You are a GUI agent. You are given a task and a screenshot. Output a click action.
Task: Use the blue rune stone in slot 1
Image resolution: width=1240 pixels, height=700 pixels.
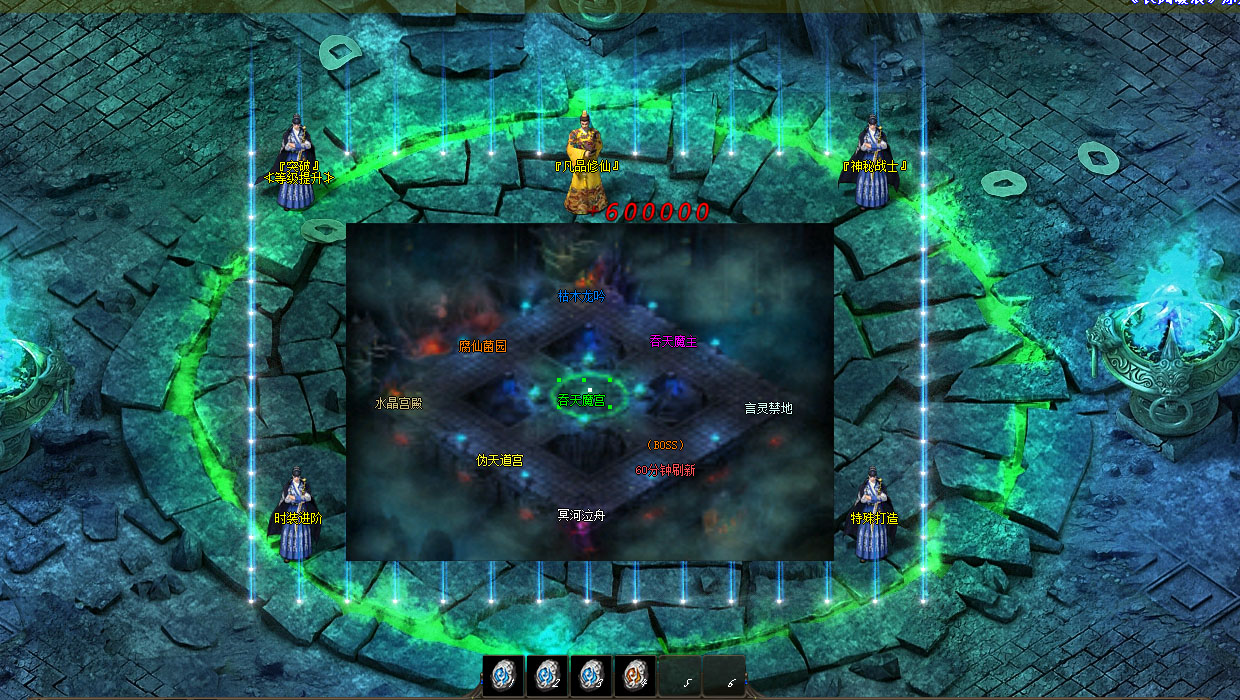tap(503, 676)
